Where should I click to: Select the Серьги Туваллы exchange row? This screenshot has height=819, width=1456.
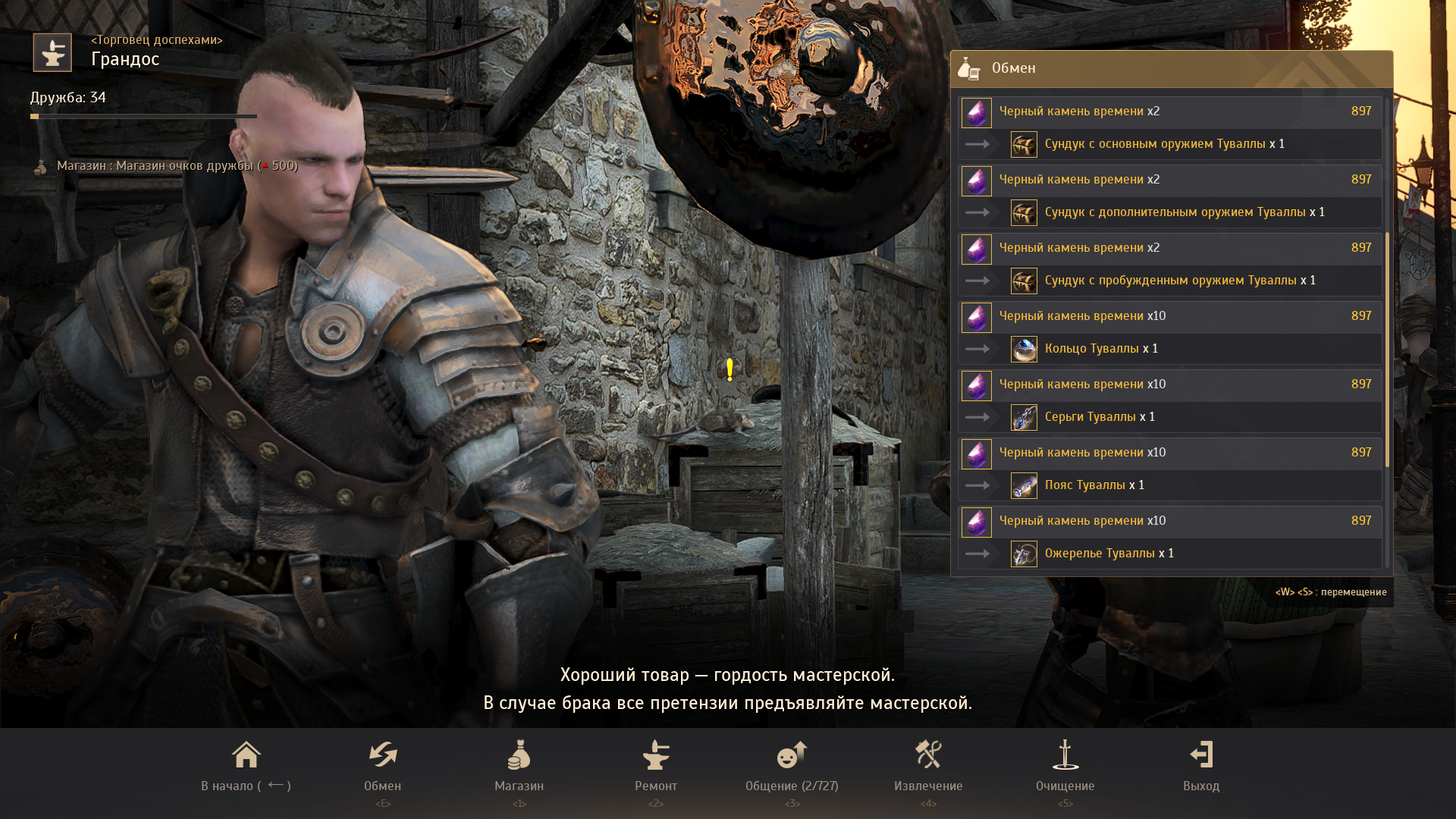[x=1169, y=401]
